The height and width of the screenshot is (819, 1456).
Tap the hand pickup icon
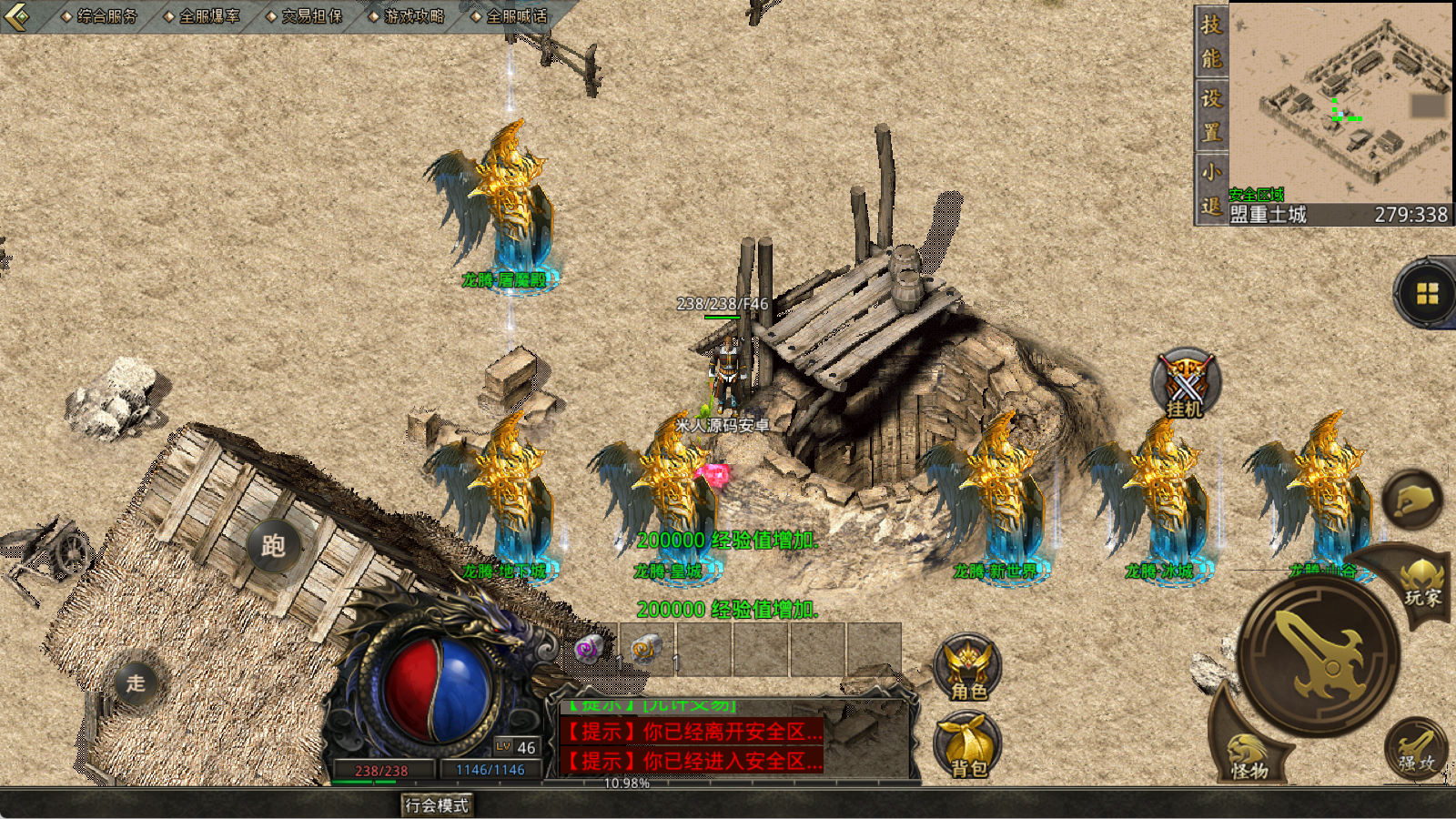point(1412,500)
